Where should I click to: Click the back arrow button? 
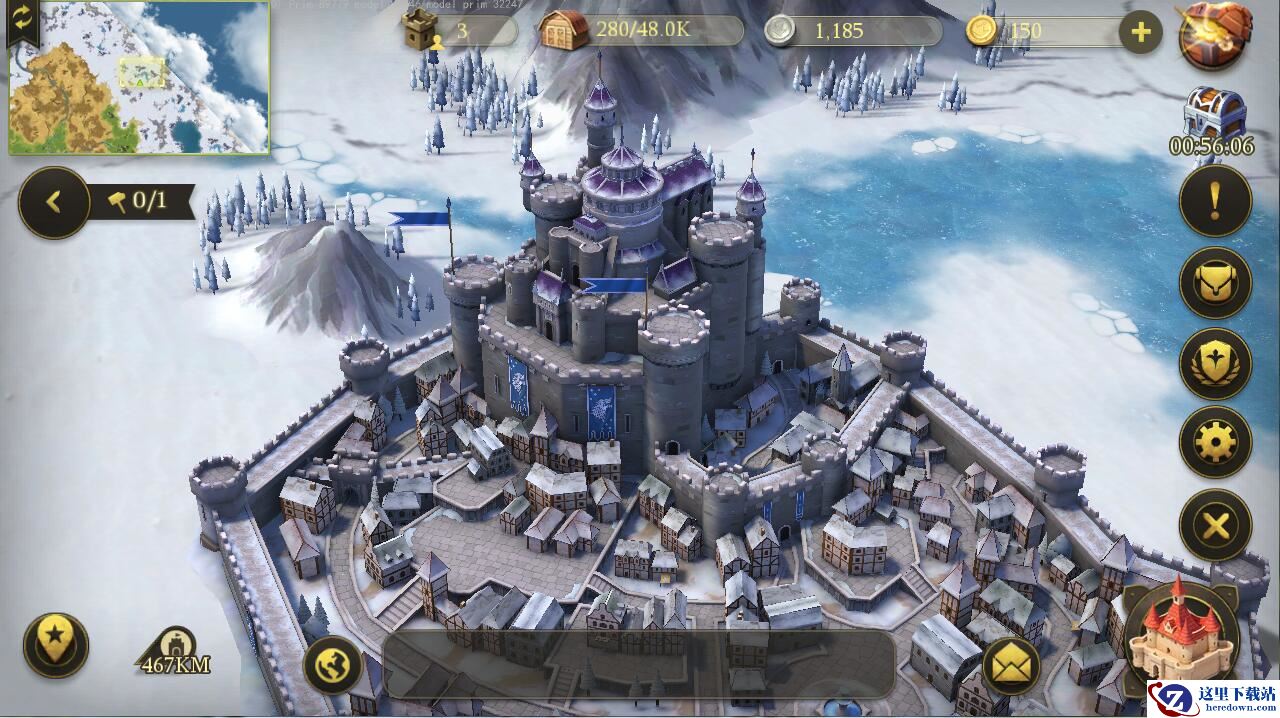pyautogui.click(x=54, y=202)
